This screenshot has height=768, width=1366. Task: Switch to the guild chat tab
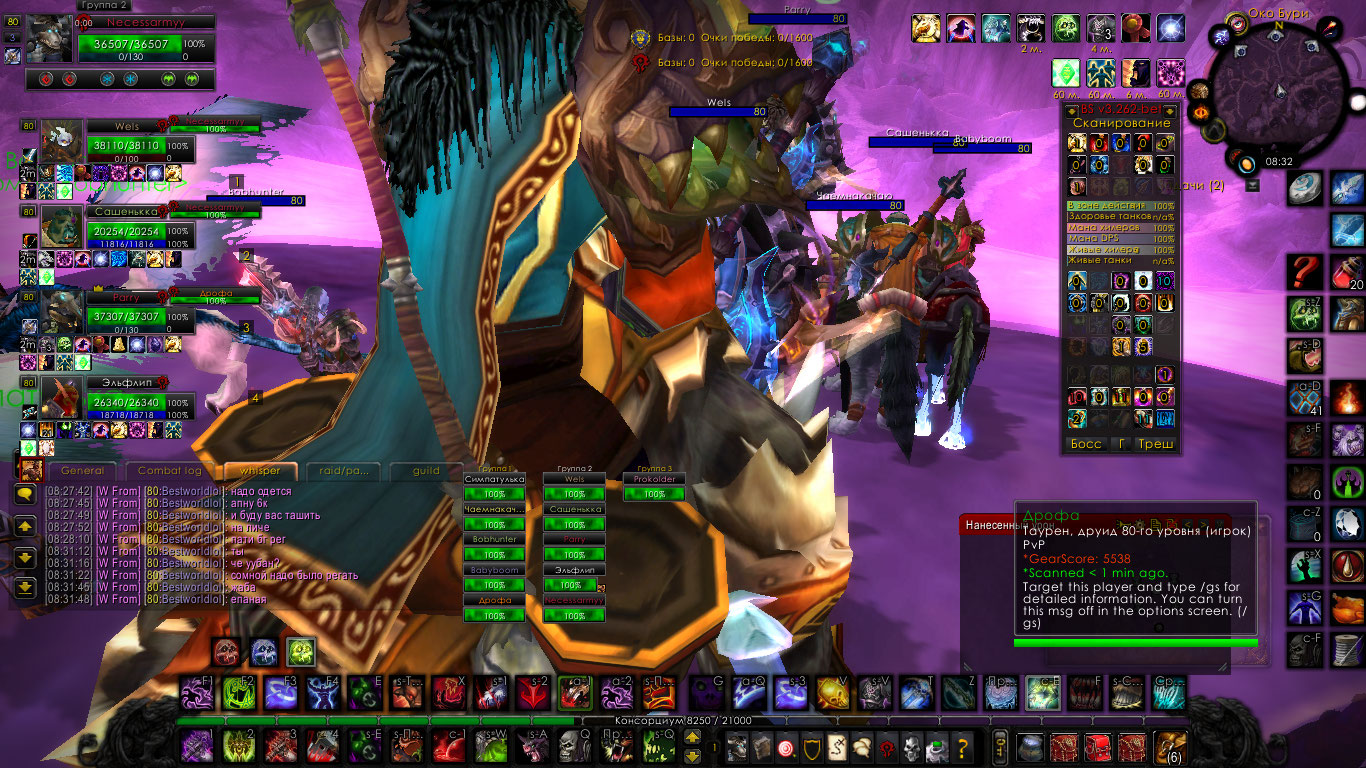point(427,470)
